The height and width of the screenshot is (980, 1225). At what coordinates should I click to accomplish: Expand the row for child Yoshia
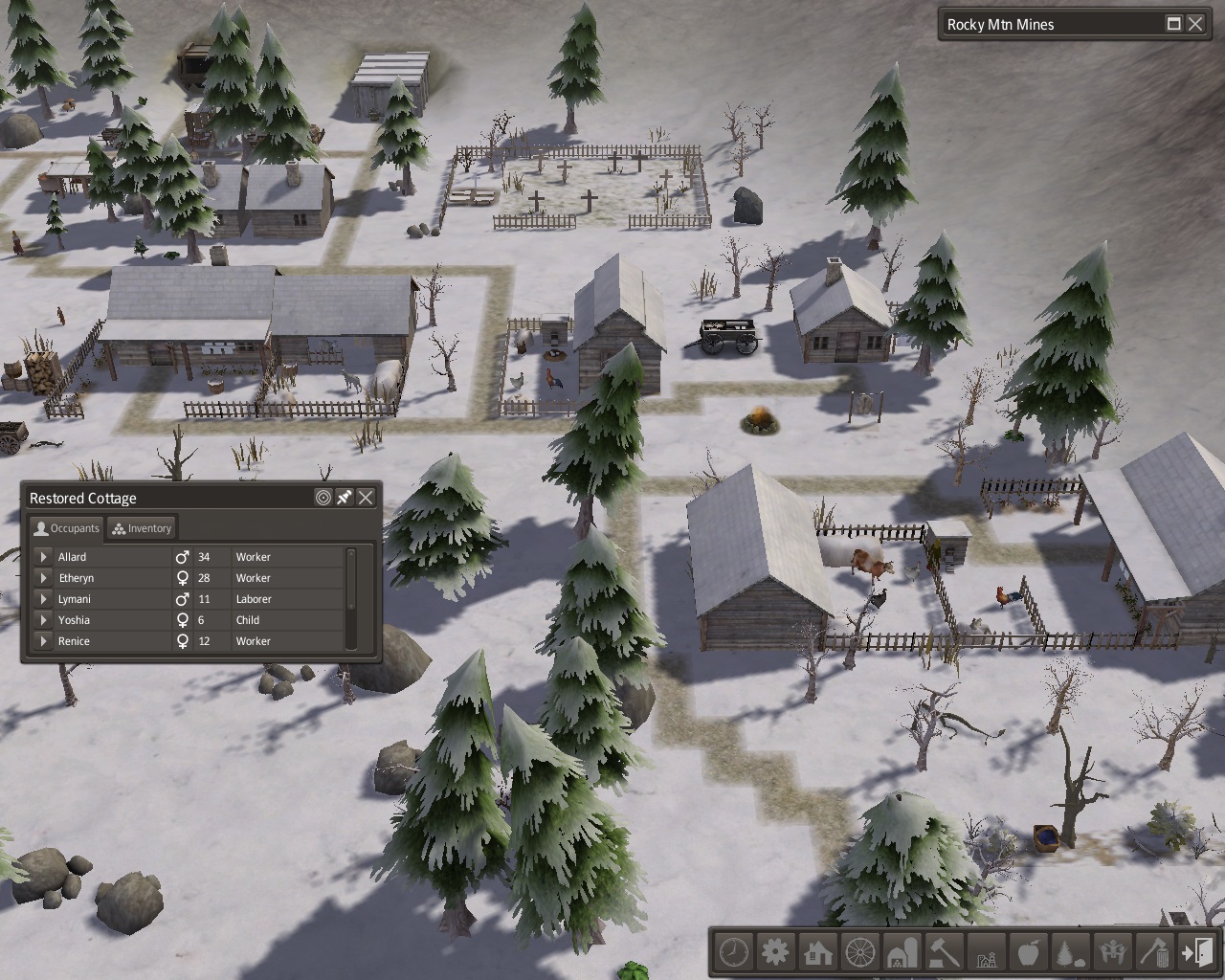43,620
